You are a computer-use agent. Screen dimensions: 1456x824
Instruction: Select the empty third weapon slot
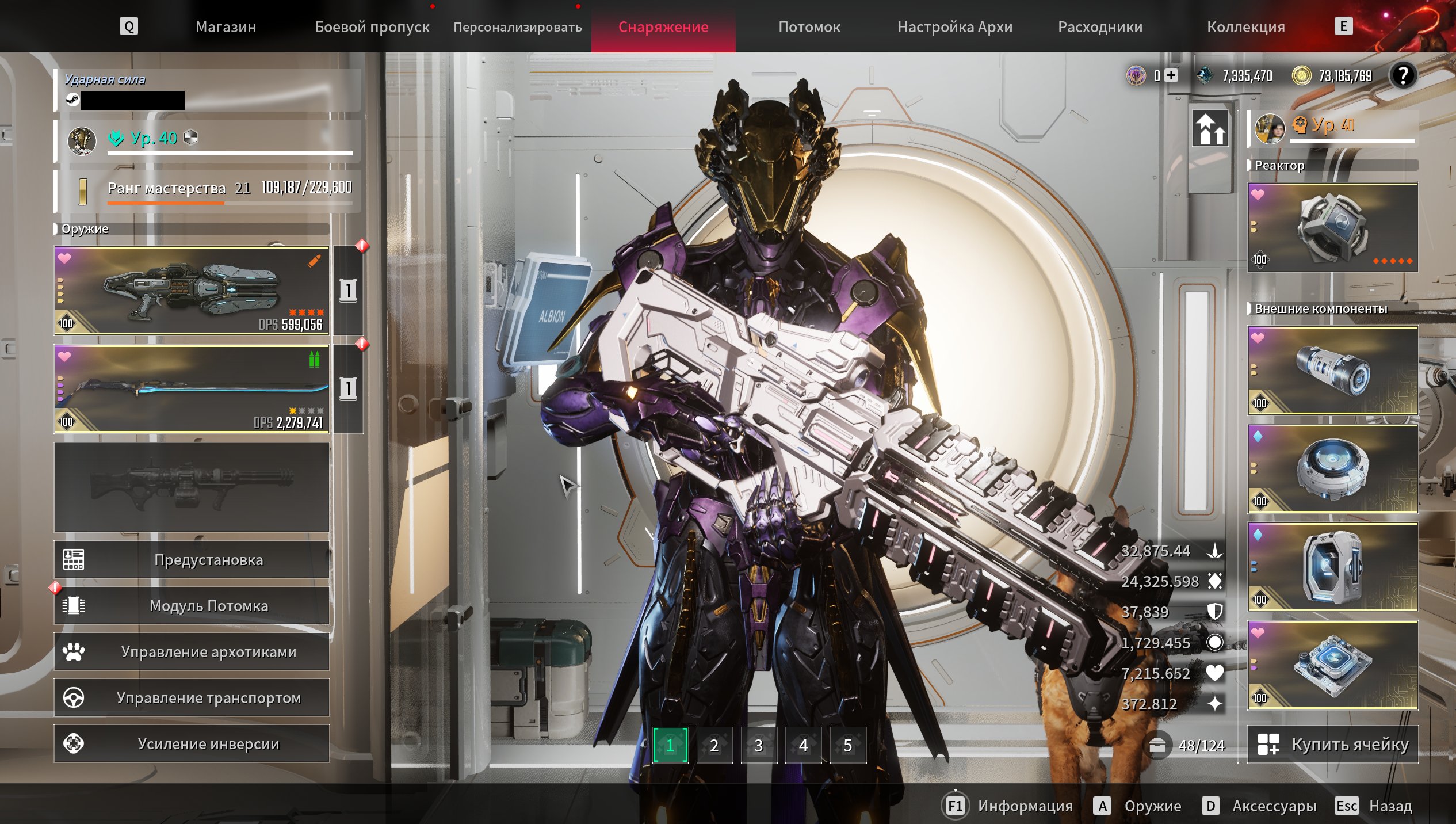pyautogui.click(x=192, y=487)
